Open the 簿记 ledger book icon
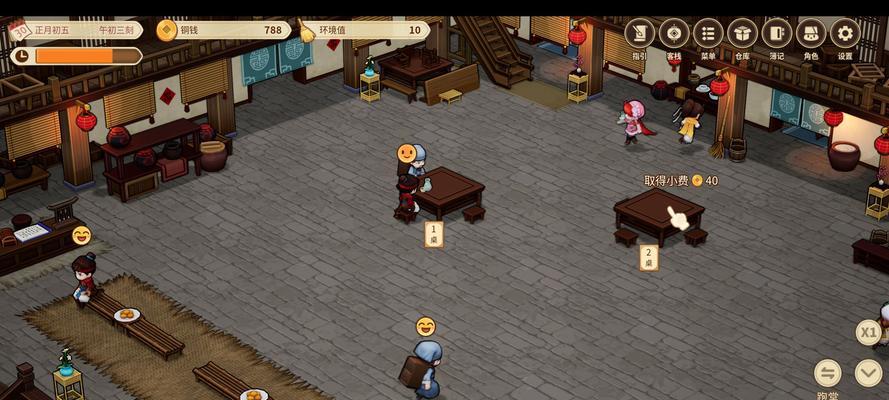 click(x=776, y=34)
